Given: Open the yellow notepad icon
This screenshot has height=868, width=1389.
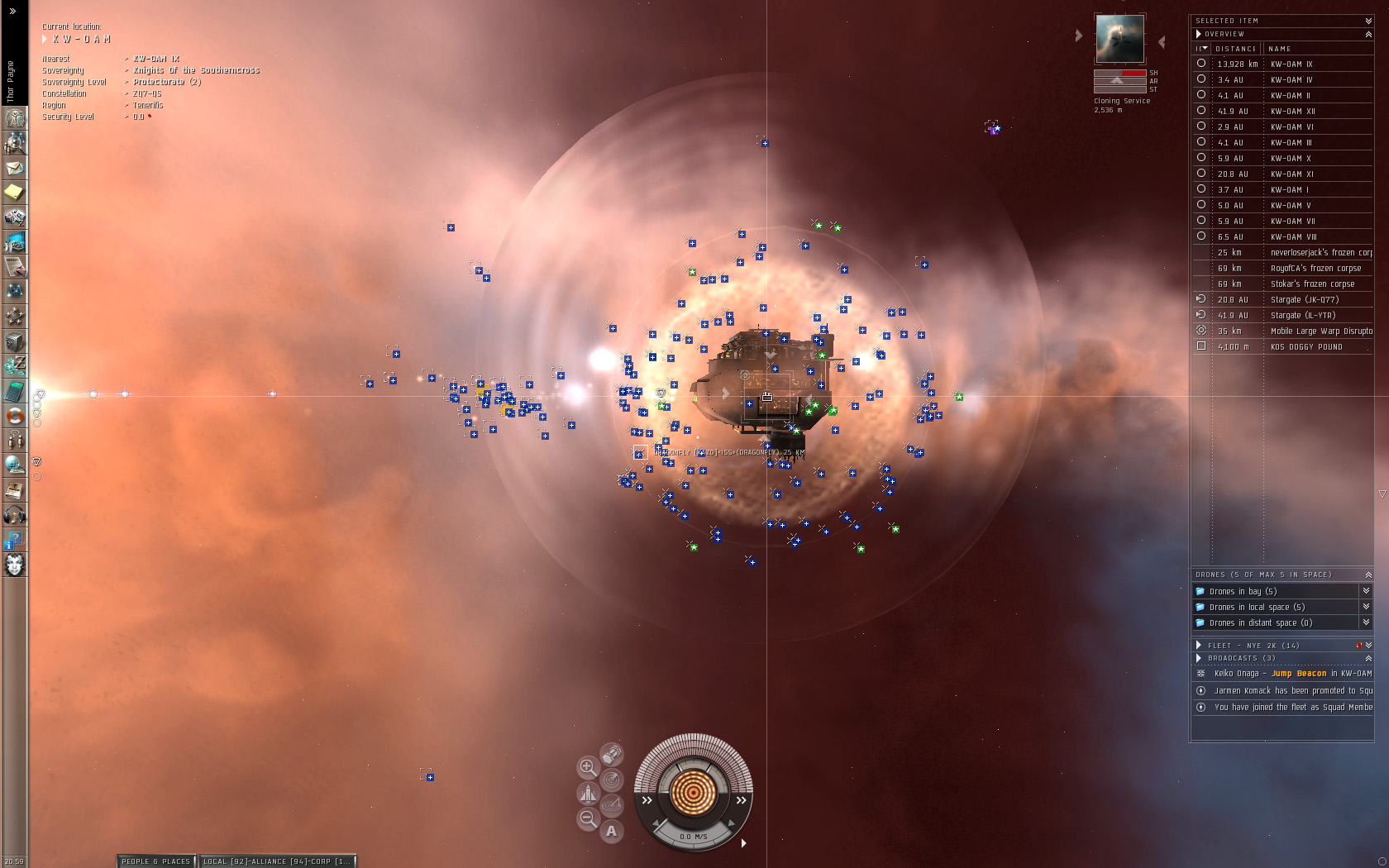Looking at the screenshot, I should pos(14,193).
